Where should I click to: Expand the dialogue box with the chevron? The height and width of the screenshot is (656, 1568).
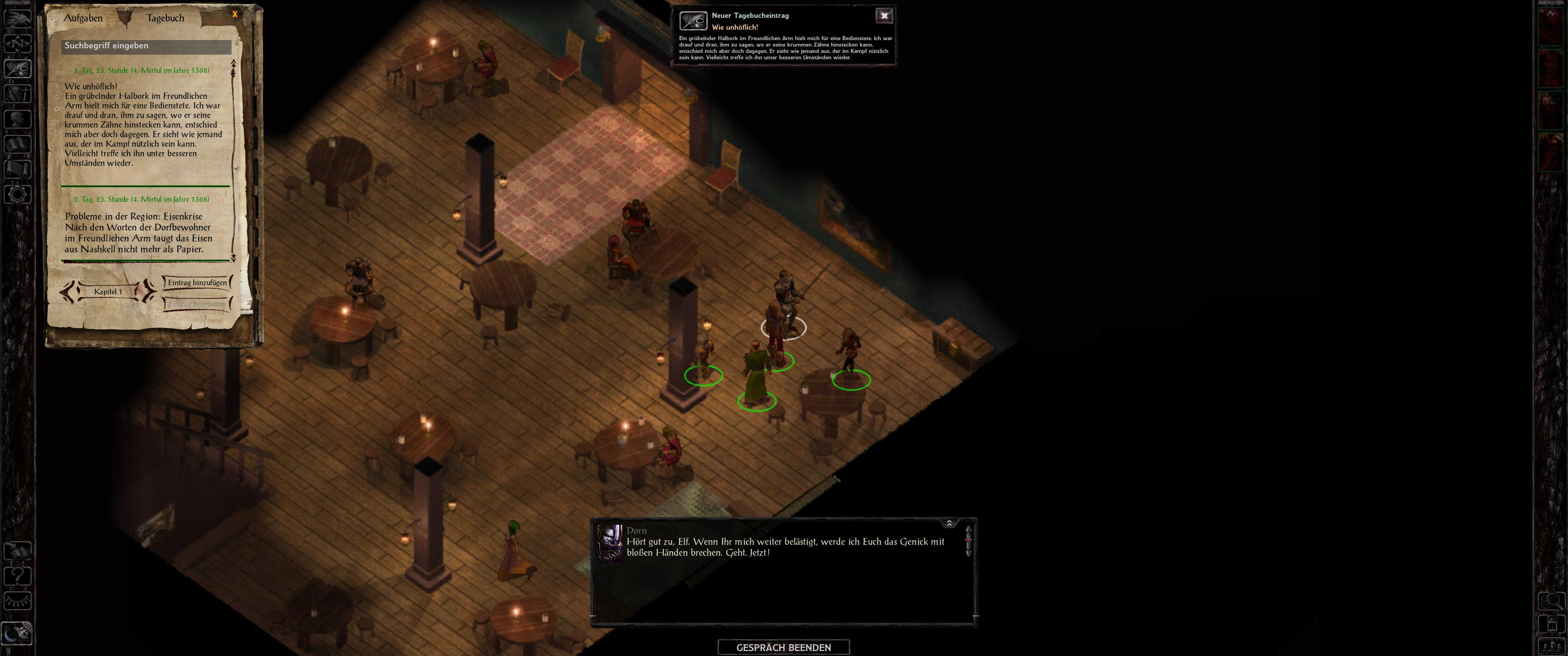(949, 523)
